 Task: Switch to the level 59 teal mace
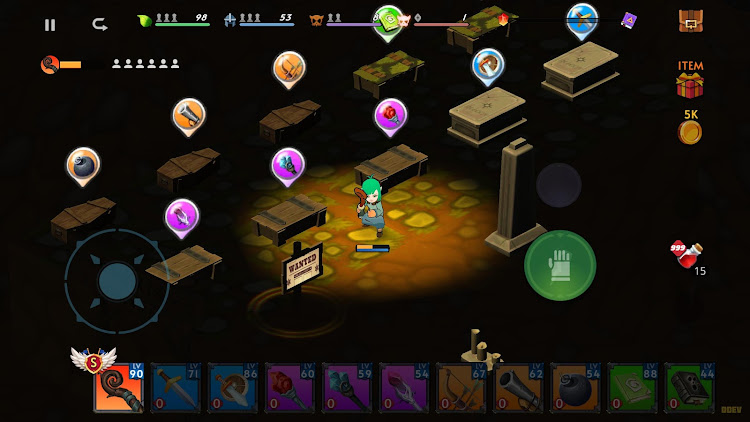click(x=347, y=389)
